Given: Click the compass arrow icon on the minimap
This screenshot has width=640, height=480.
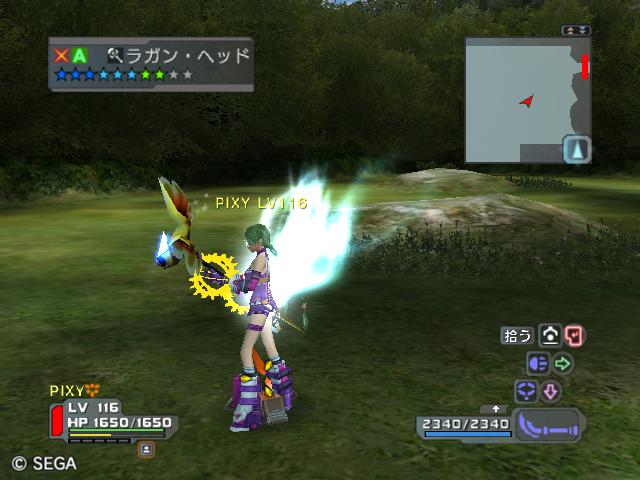Looking at the screenshot, I should (x=577, y=149).
